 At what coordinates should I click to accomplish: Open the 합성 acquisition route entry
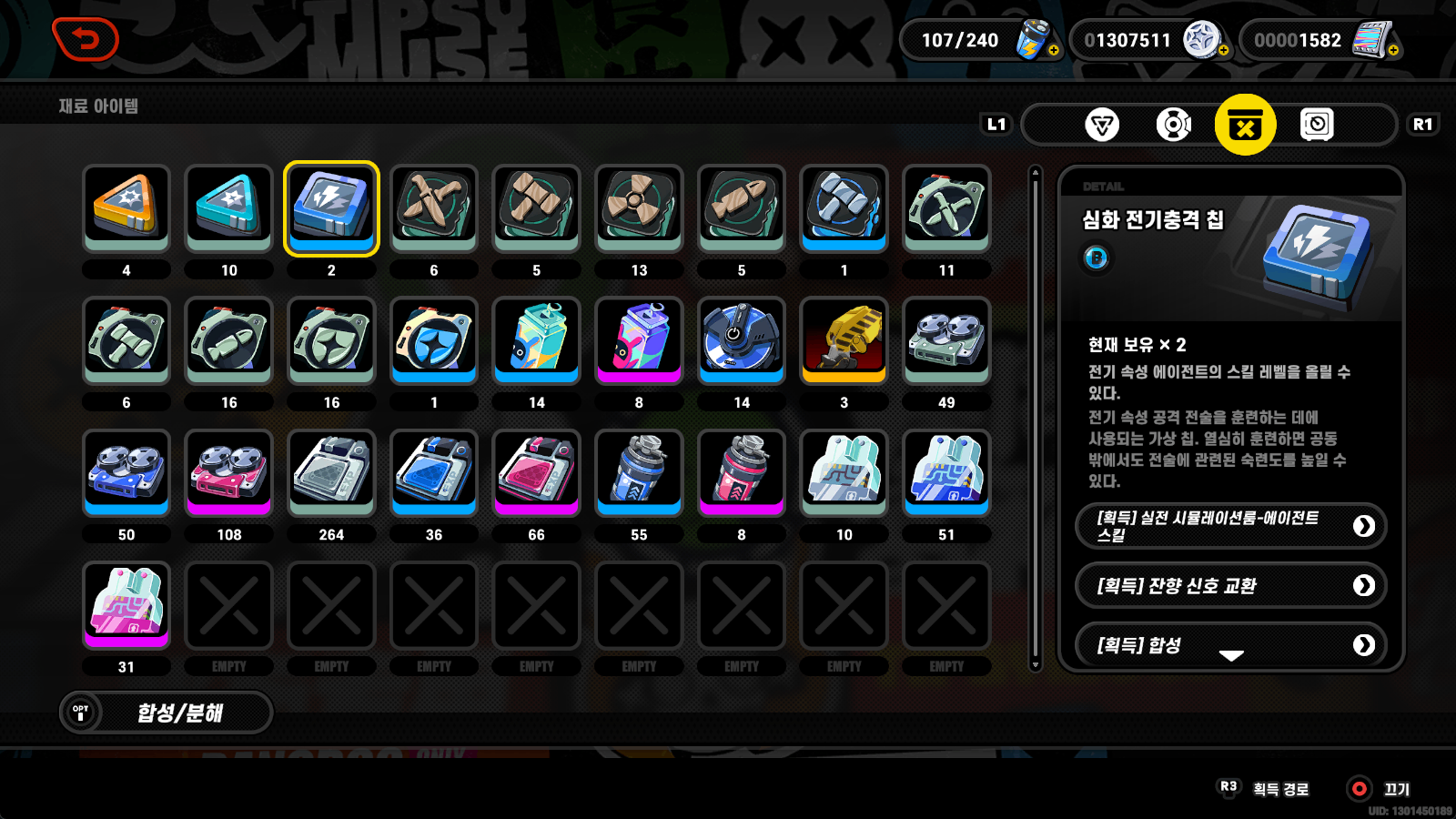(x=1230, y=644)
